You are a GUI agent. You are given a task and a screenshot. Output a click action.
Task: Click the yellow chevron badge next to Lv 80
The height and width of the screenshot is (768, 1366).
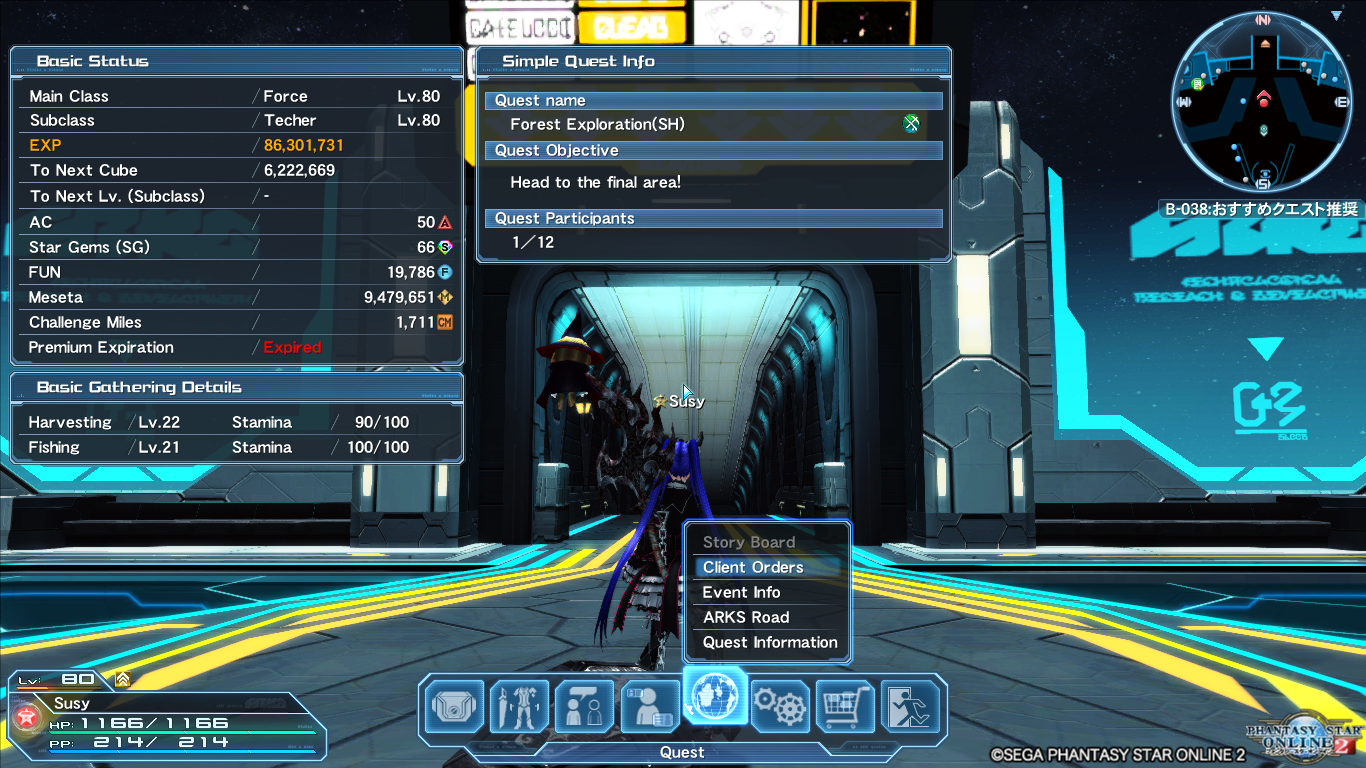[x=120, y=679]
